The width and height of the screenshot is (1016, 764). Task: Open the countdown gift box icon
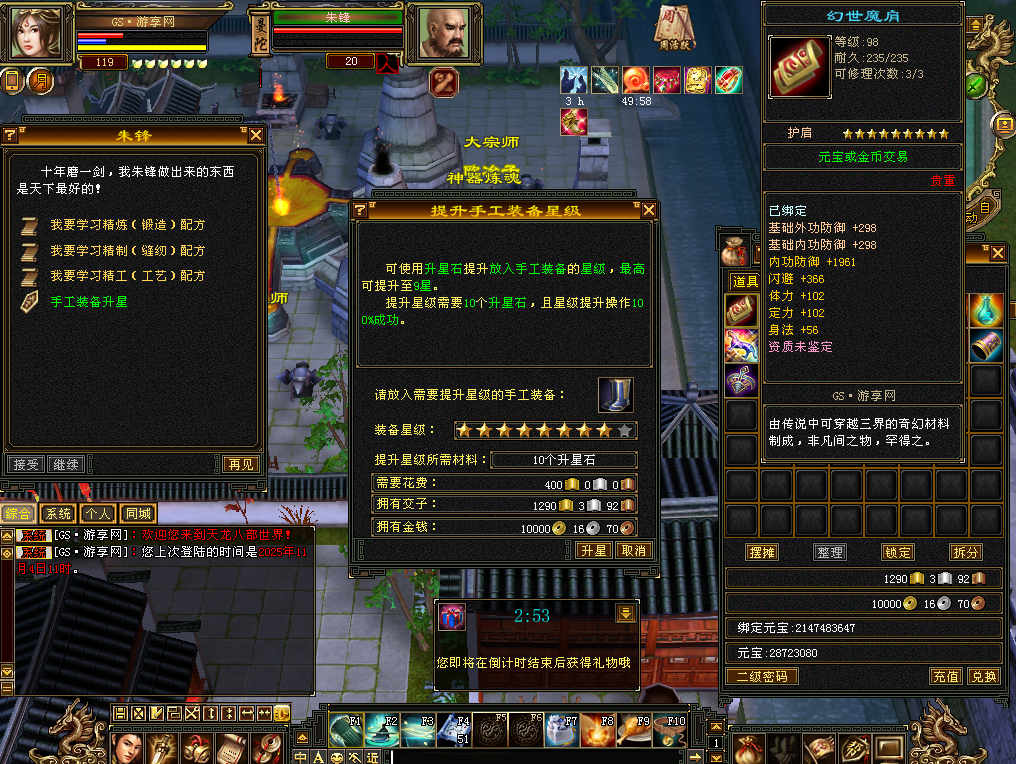[452, 617]
